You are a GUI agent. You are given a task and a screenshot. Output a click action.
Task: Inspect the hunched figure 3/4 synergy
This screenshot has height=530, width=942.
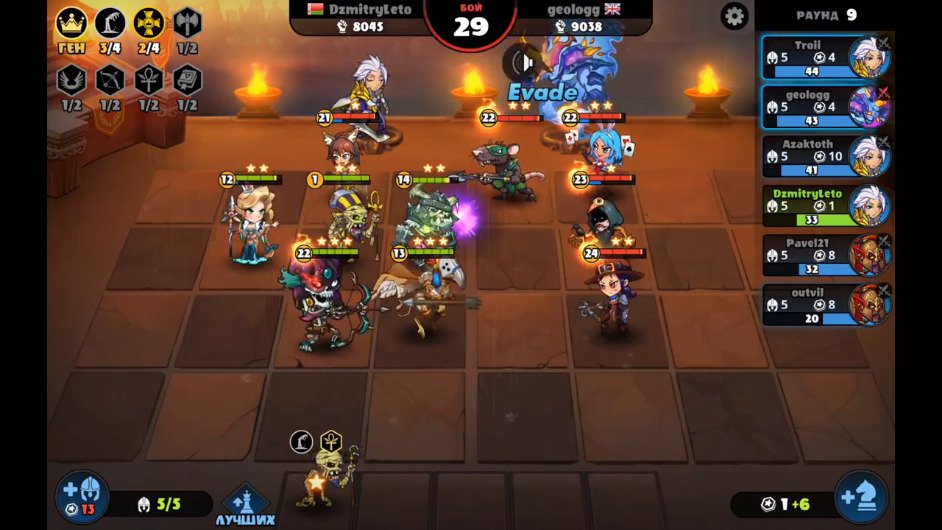[110, 25]
